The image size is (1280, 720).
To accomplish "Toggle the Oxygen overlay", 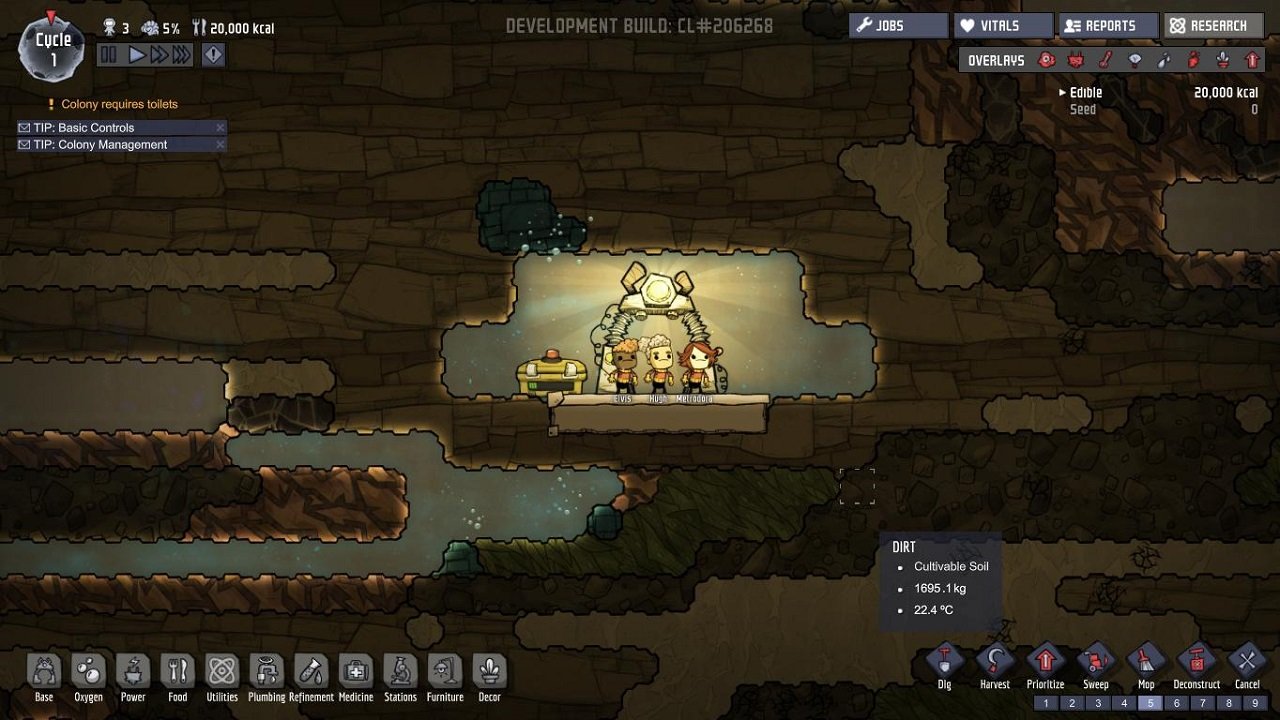I will click(x=1047, y=60).
